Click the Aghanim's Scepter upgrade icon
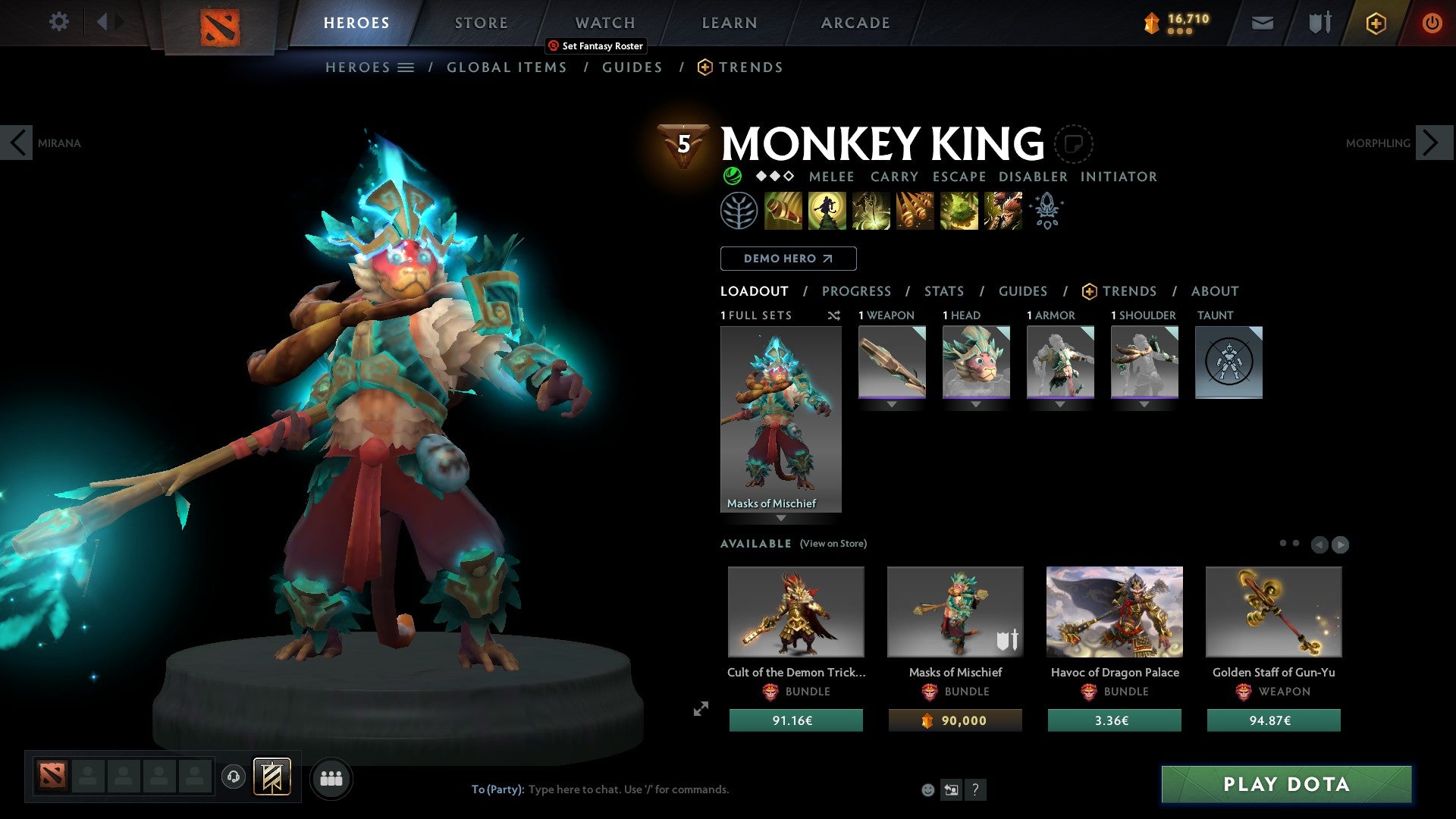The width and height of the screenshot is (1456, 819). click(x=1046, y=211)
